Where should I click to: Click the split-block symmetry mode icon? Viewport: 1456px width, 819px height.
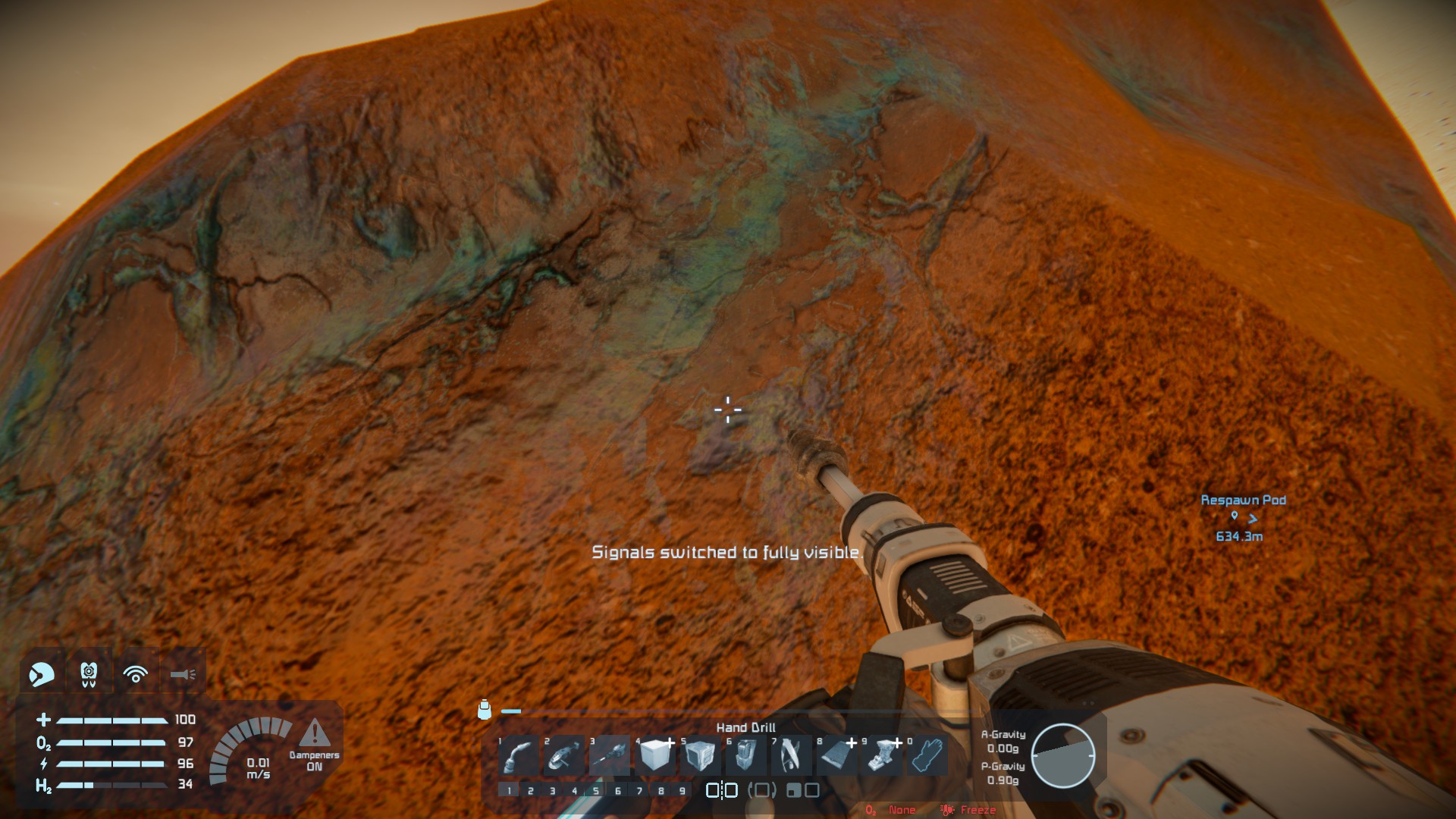(x=721, y=790)
